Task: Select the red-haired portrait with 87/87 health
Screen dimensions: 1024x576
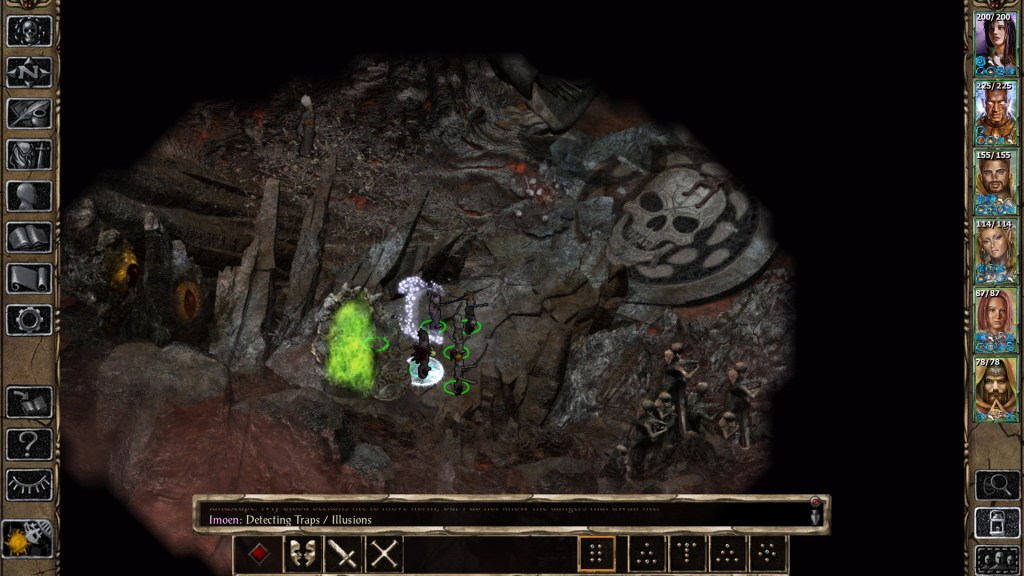Action: (x=996, y=320)
